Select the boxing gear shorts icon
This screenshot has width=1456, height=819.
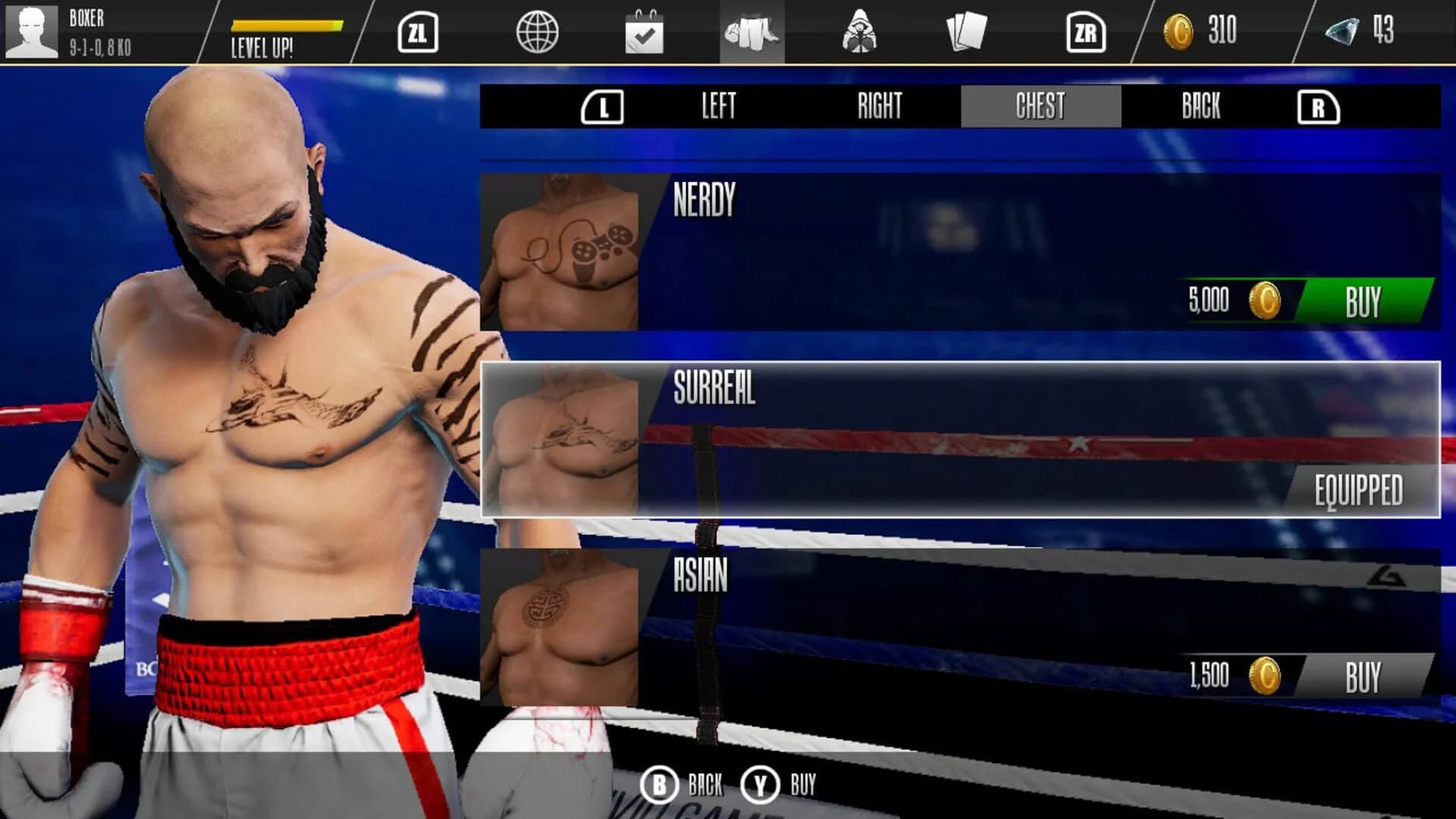[x=753, y=33]
